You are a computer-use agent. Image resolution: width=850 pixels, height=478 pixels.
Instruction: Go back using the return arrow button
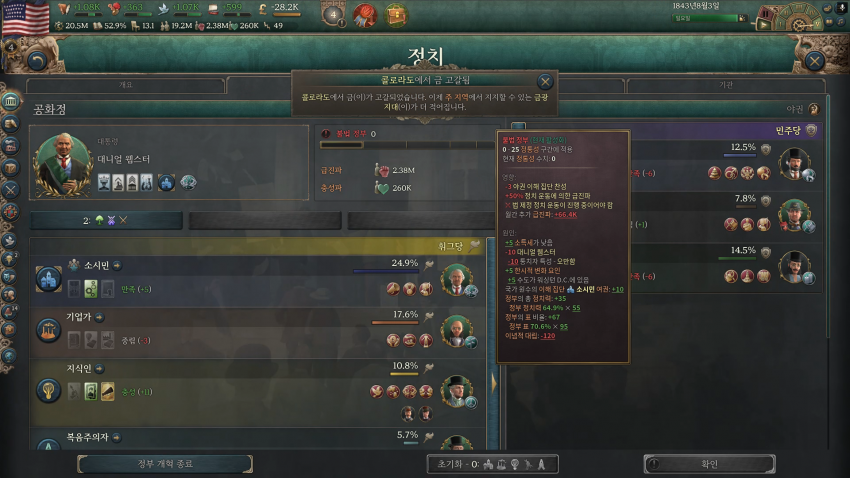point(38,61)
